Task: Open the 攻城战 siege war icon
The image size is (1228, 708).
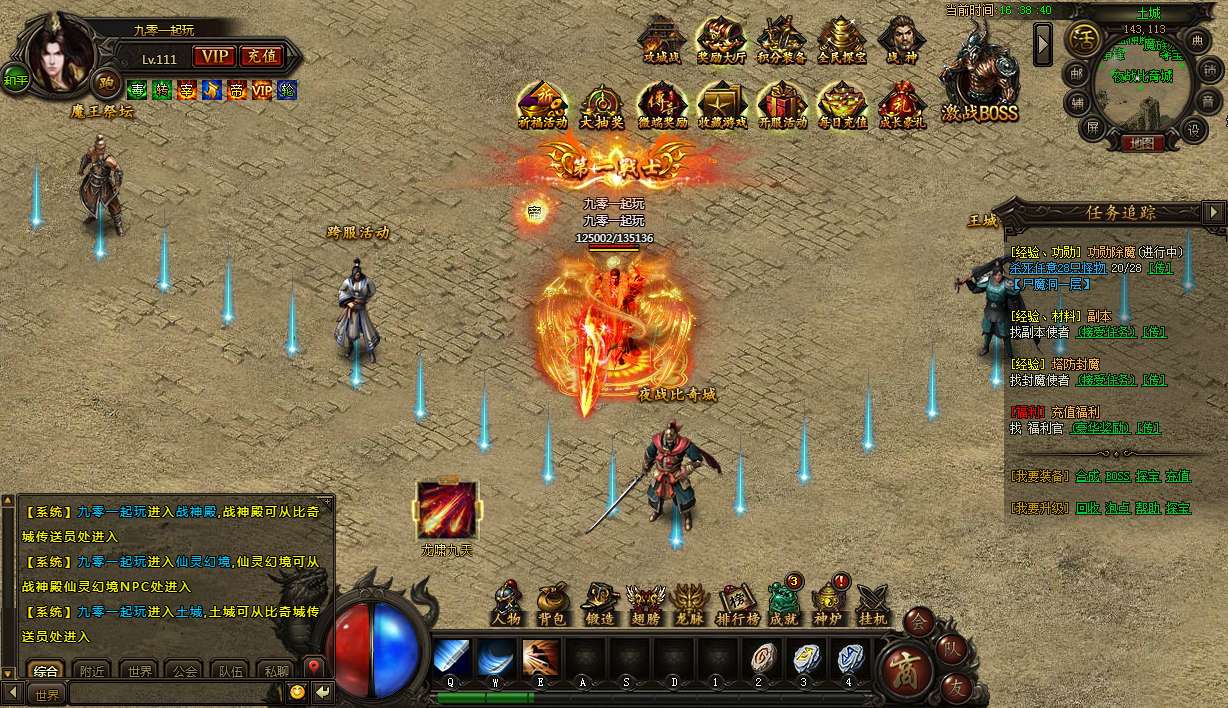Action: 661,40
